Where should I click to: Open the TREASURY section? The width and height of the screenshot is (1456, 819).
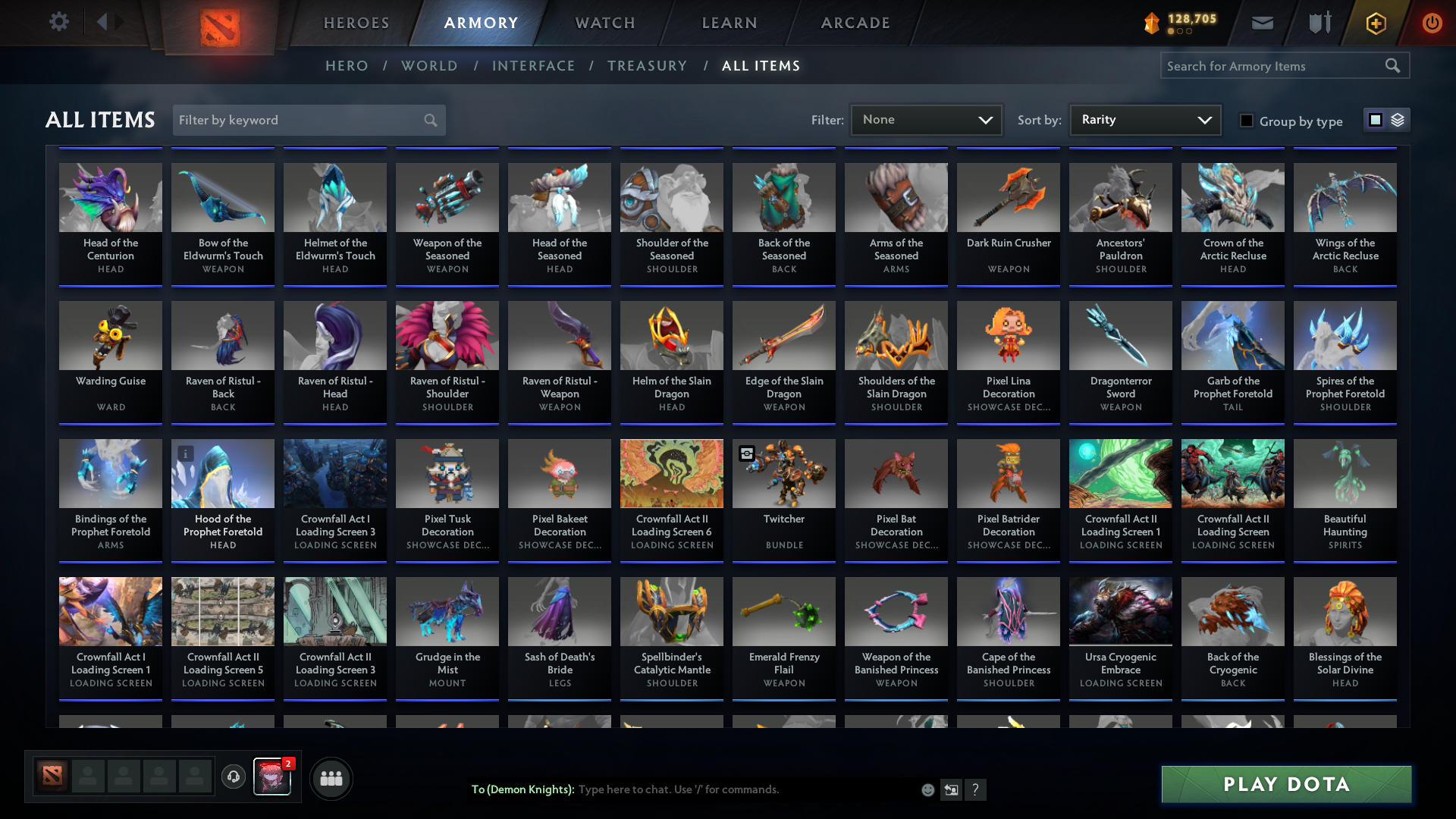point(647,66)
